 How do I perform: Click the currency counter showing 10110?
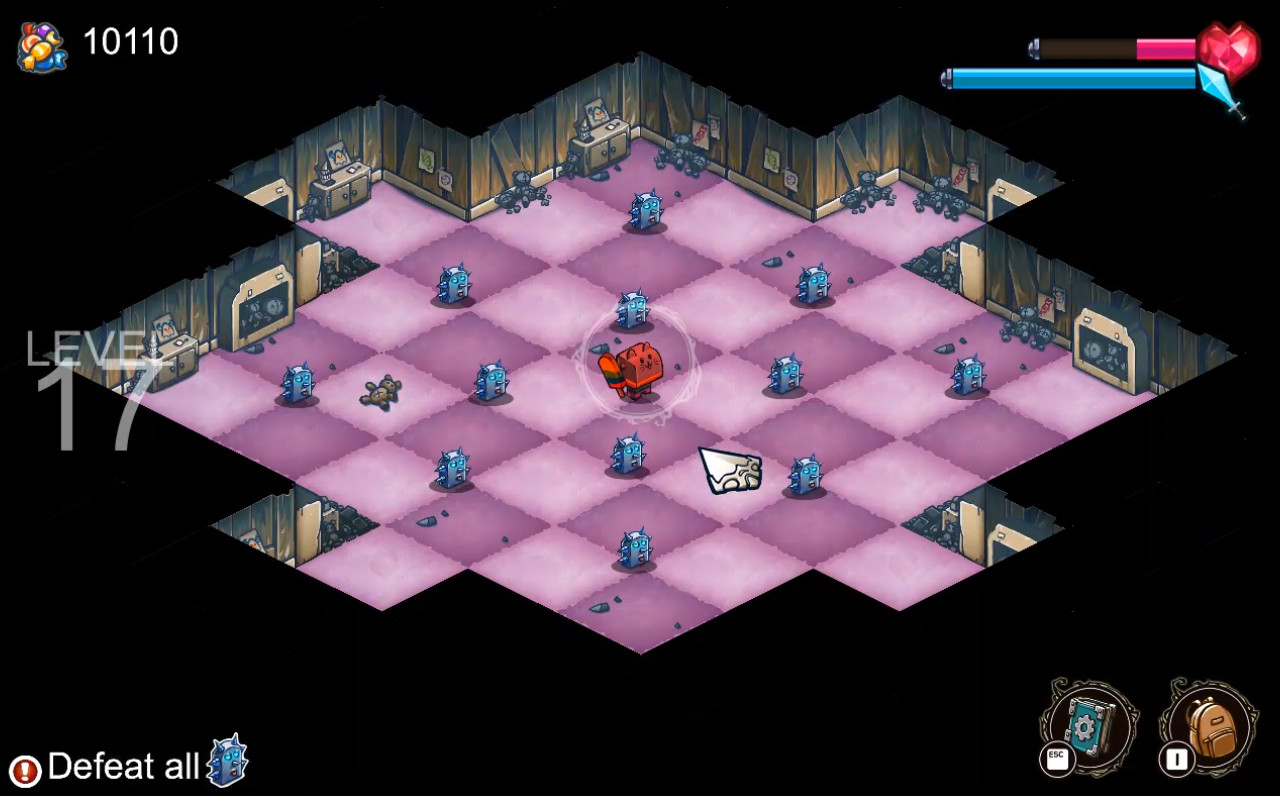pyautogui.click(x=131, y=42)
